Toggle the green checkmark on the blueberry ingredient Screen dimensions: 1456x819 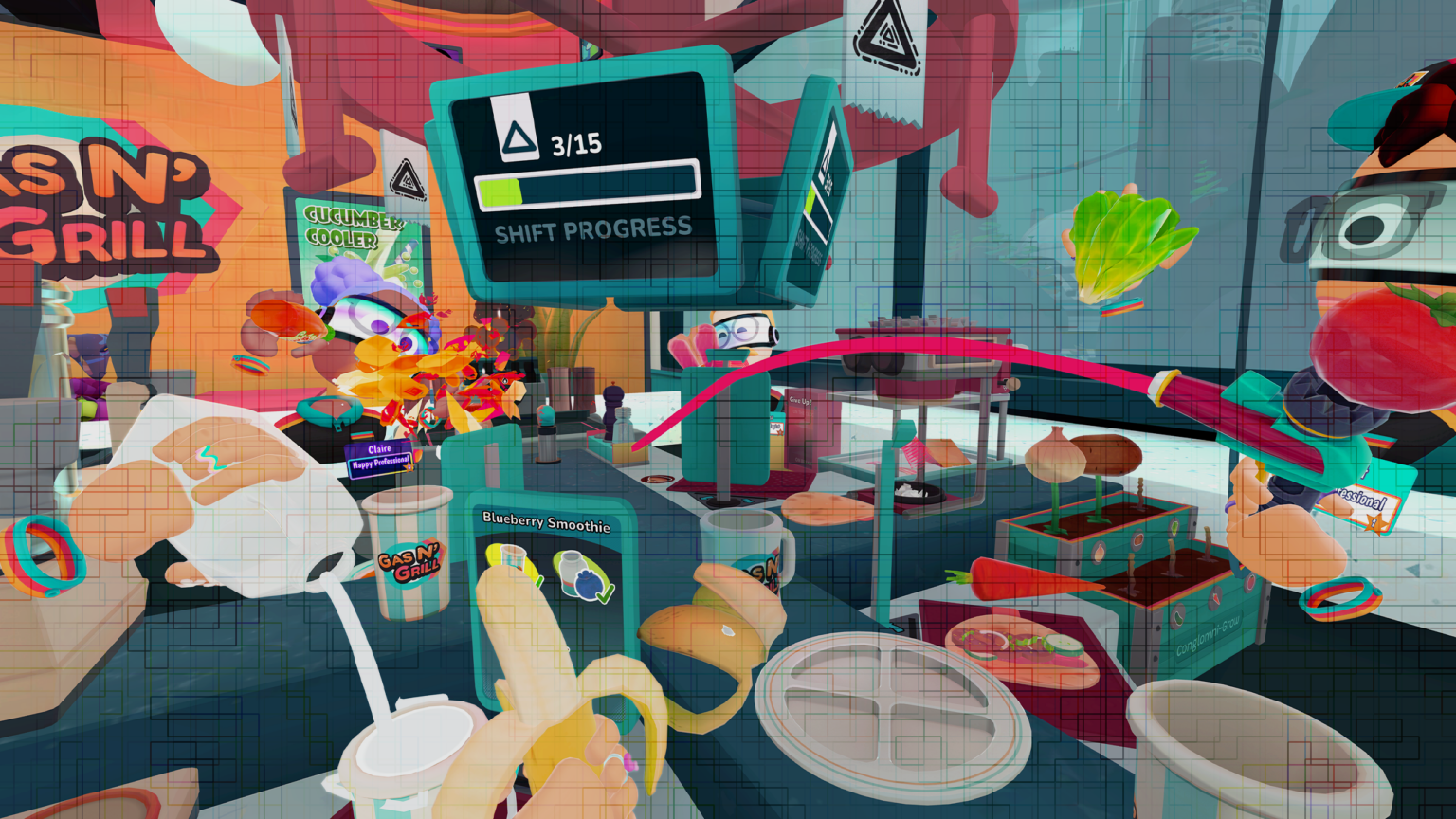604,594
